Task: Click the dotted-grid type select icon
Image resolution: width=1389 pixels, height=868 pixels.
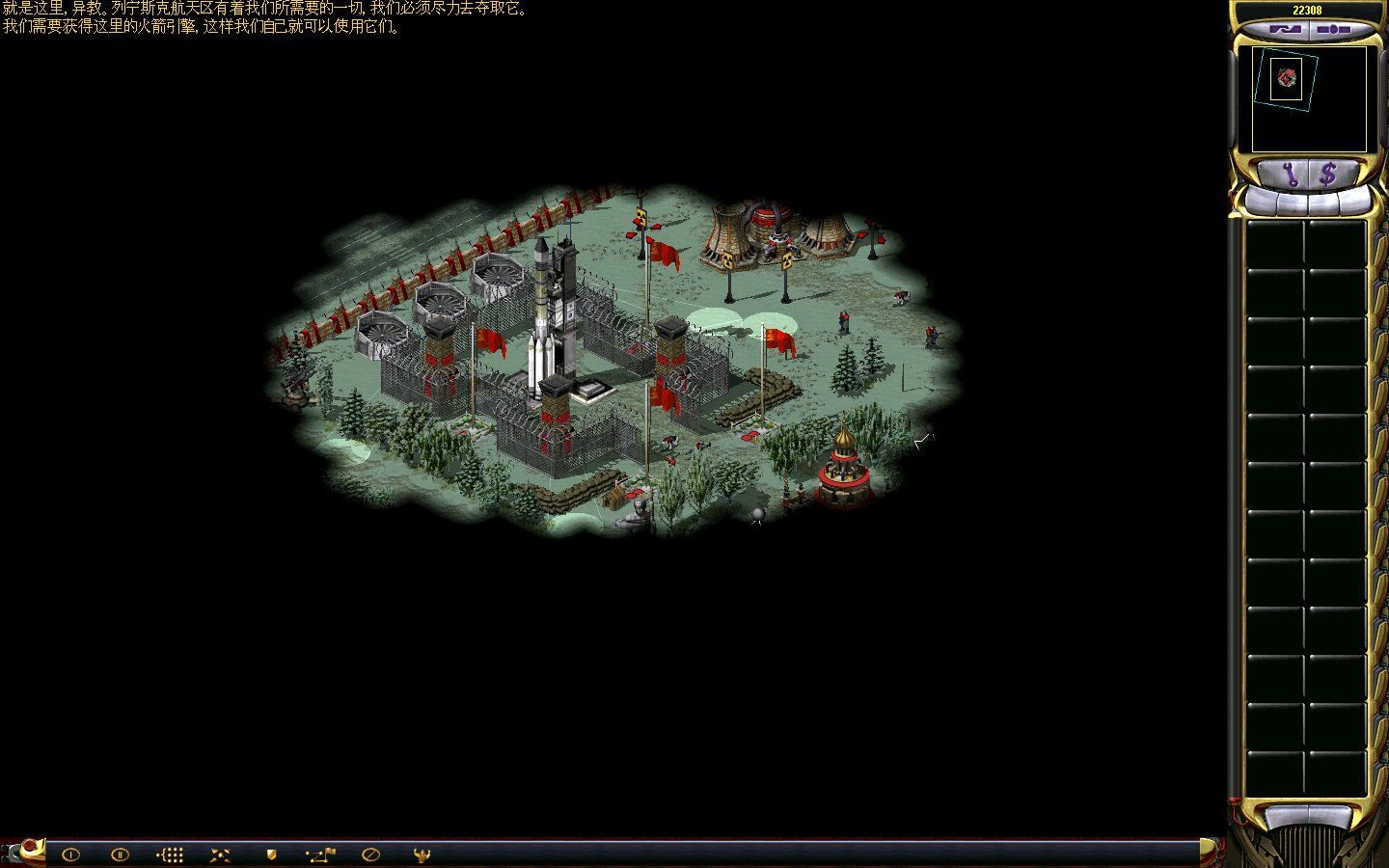Action: point(171,854)
